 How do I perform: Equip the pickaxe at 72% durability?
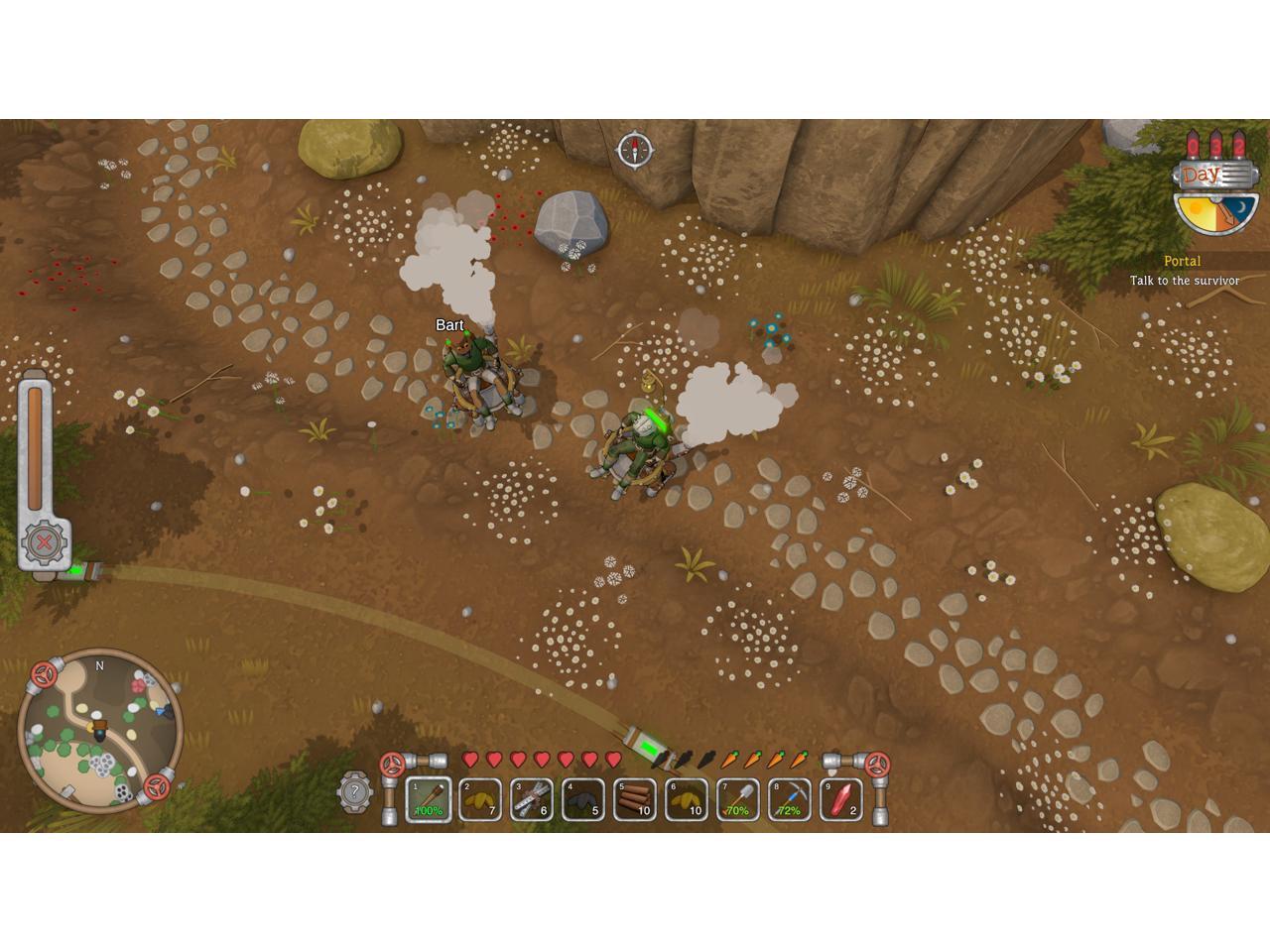tap(790, 799)
